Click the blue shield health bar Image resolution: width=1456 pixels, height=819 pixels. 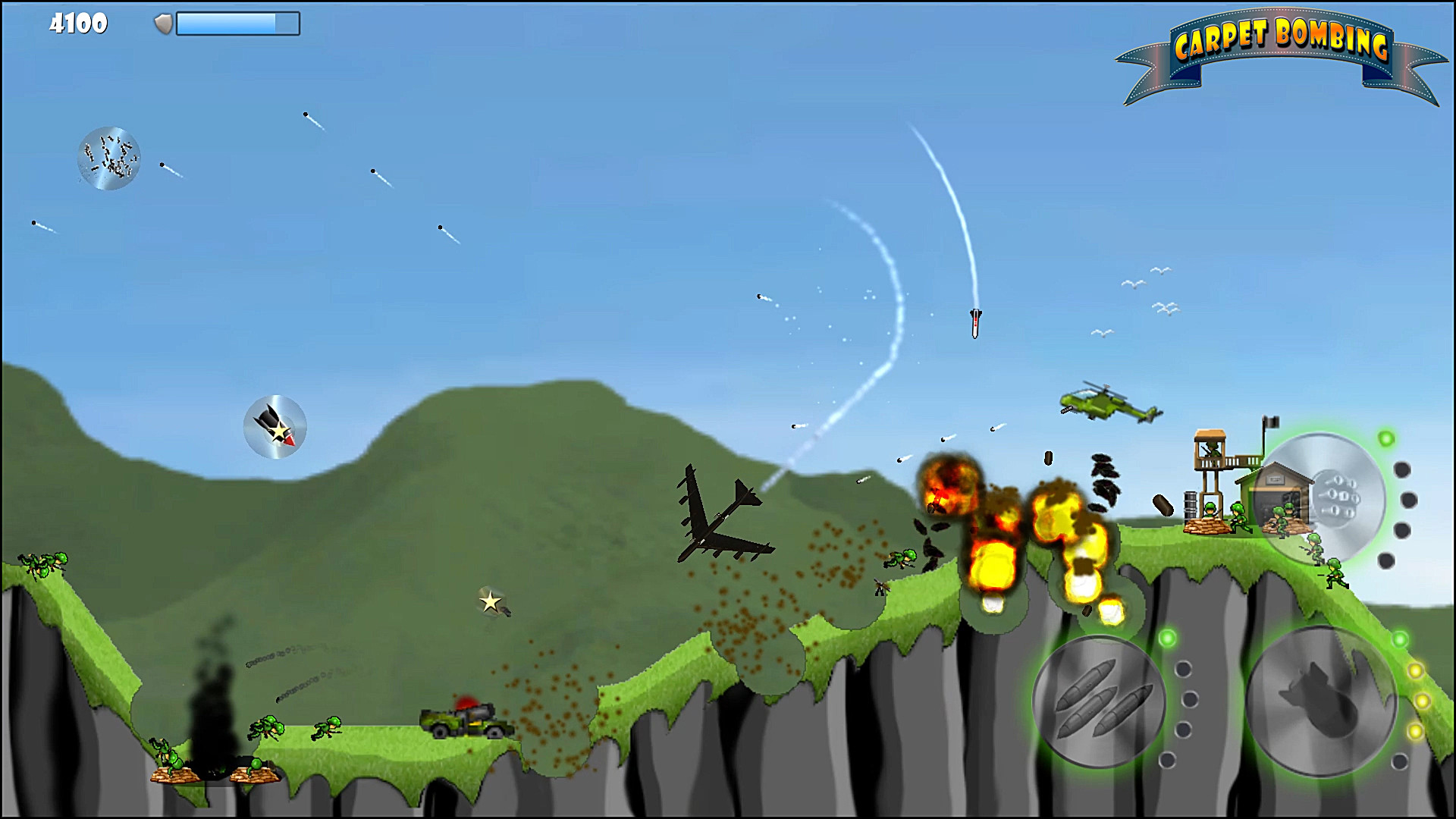pos(237,23)
